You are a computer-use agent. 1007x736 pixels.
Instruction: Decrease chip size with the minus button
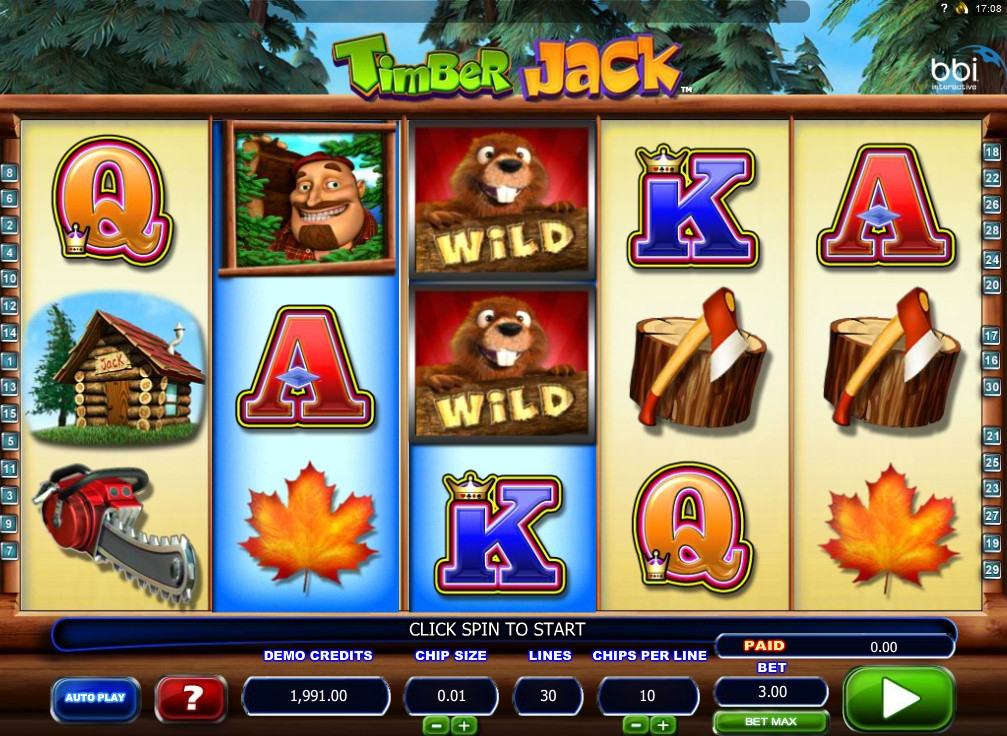tap(436, 725)
